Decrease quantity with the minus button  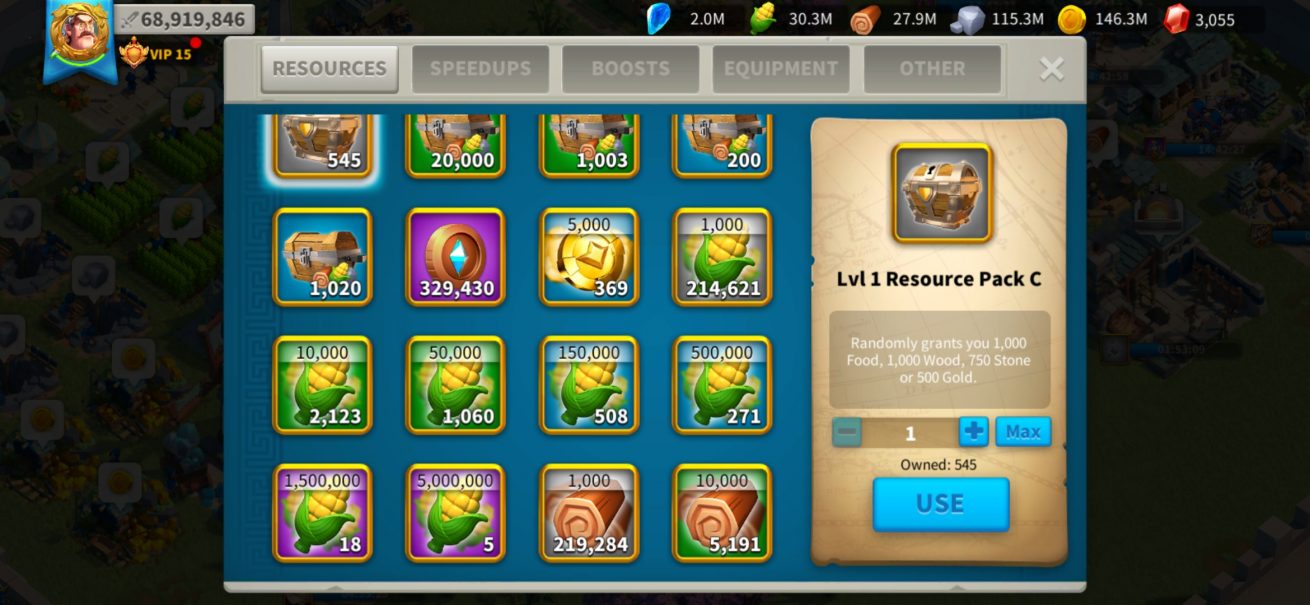point(847,432)
